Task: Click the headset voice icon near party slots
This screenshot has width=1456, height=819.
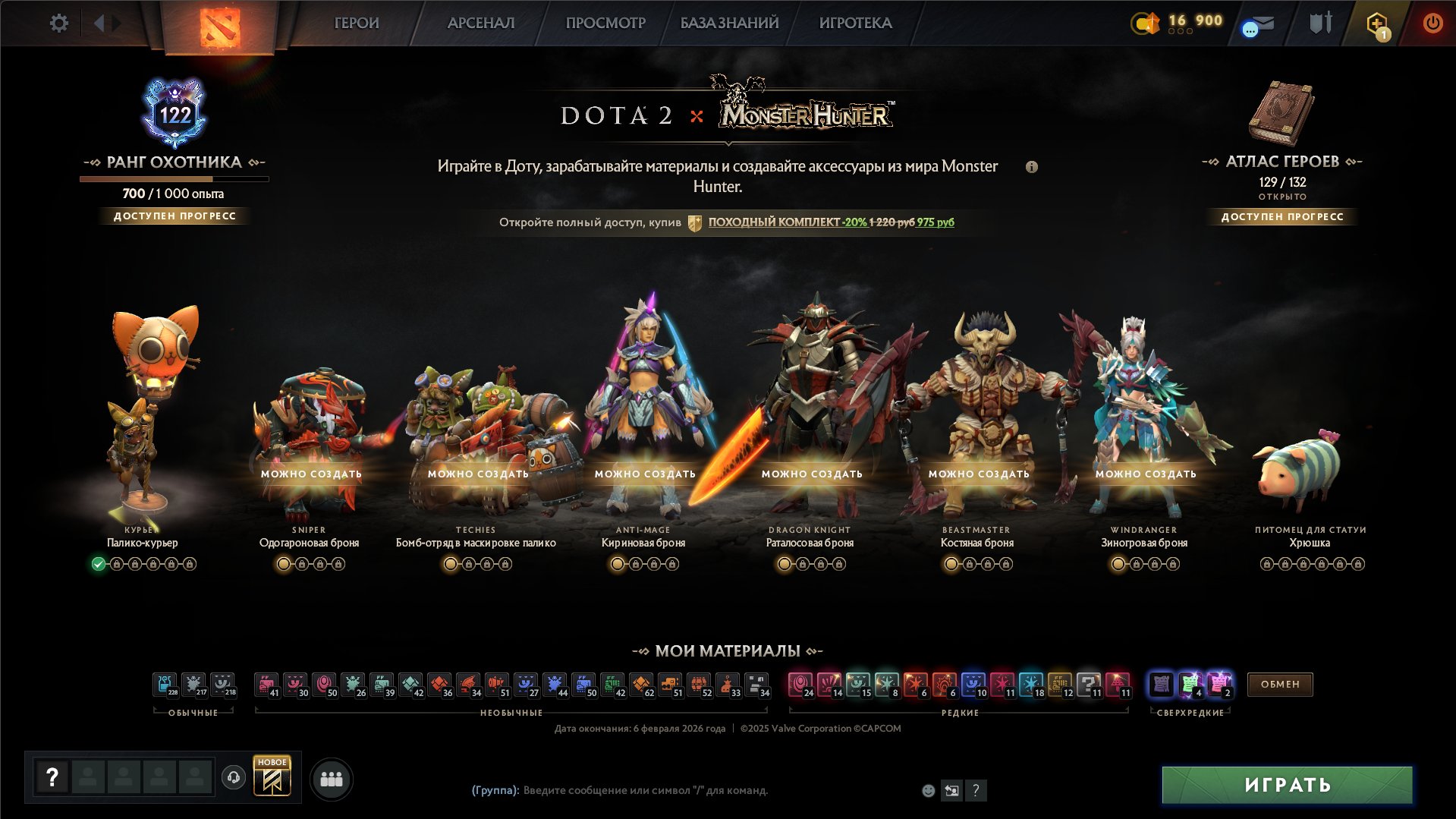Action: [234, 777]
